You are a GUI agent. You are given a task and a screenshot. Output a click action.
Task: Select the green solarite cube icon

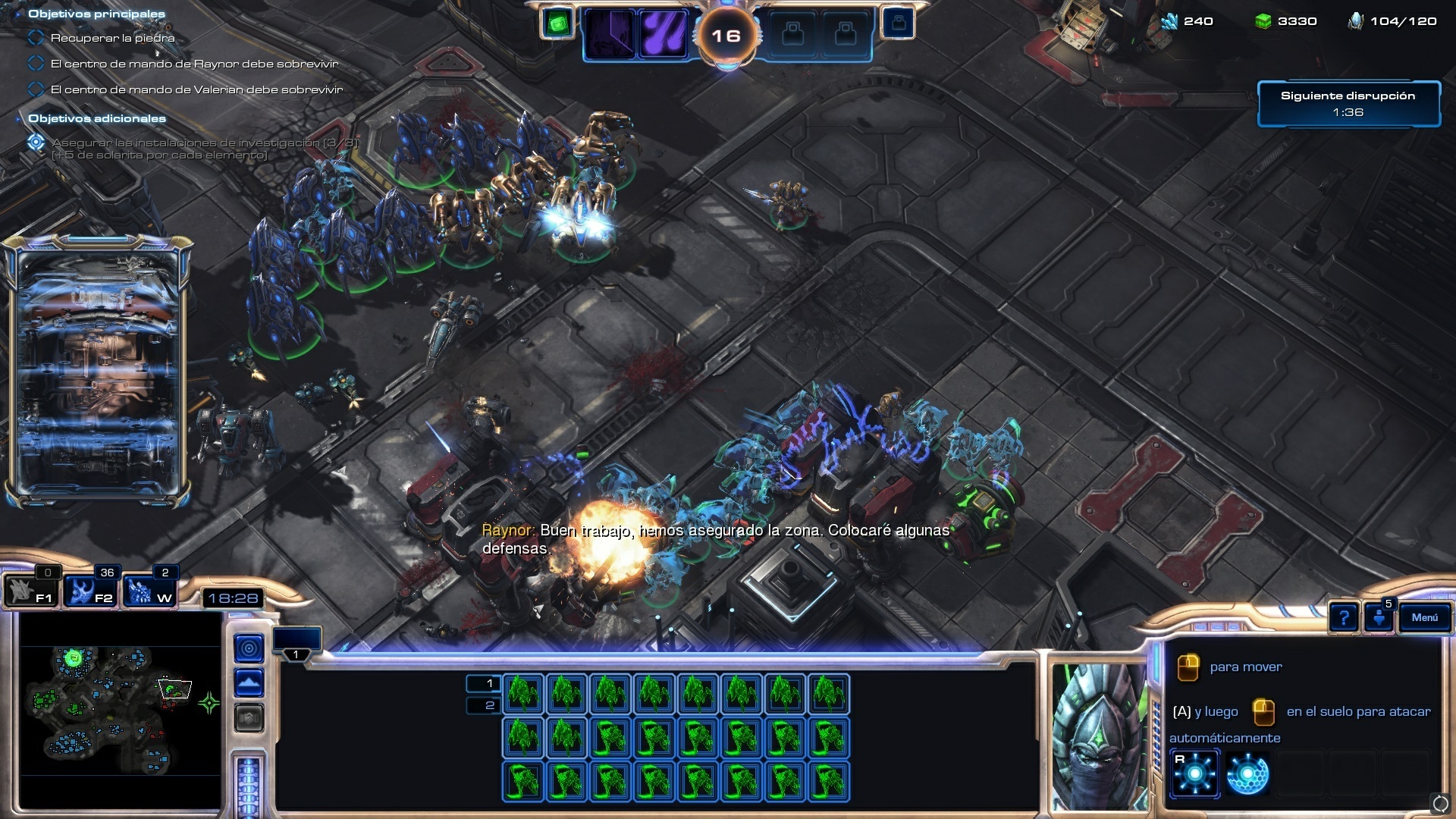tap(558, 24)
